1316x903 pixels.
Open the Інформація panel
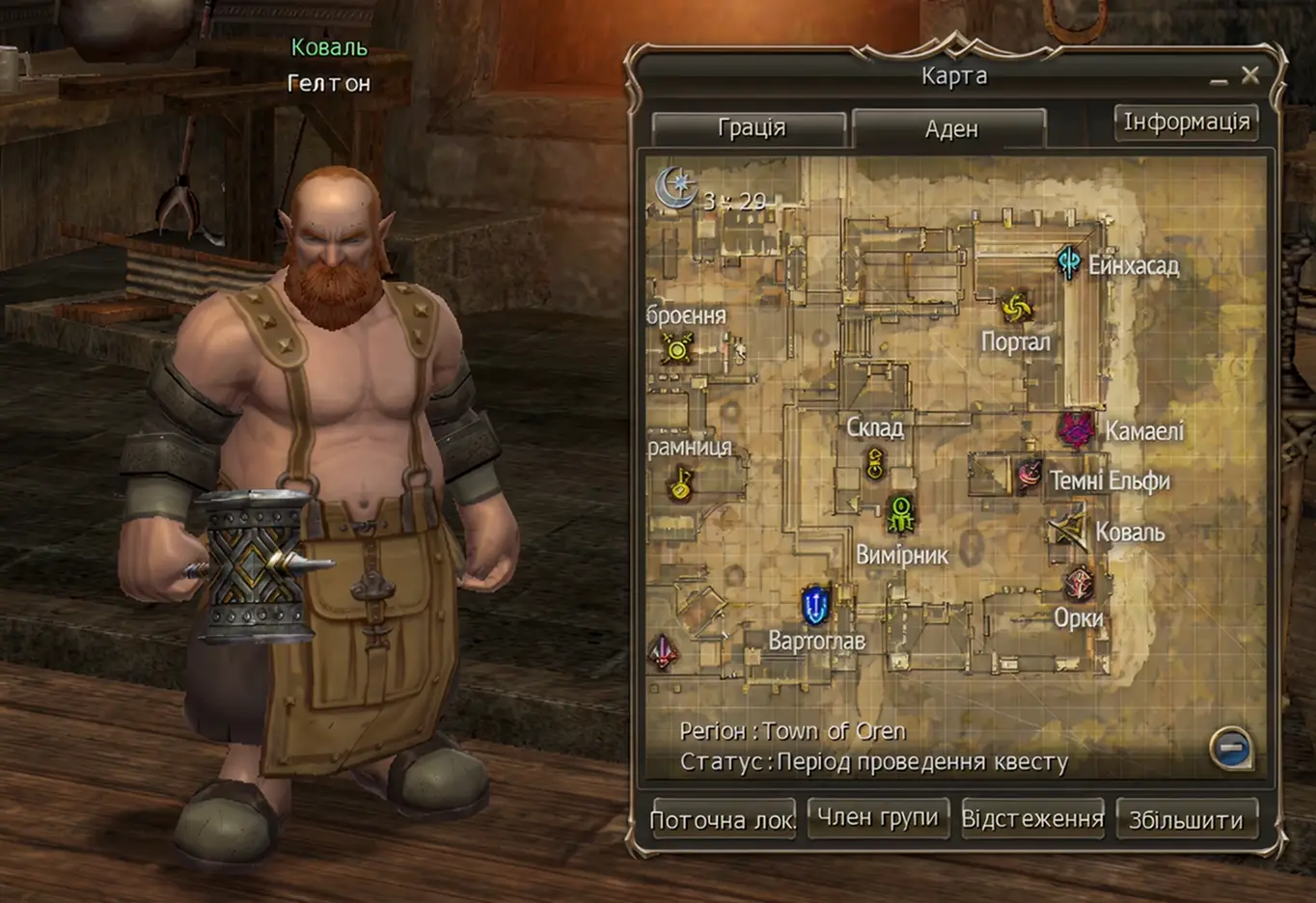[x=1187, y=121]
